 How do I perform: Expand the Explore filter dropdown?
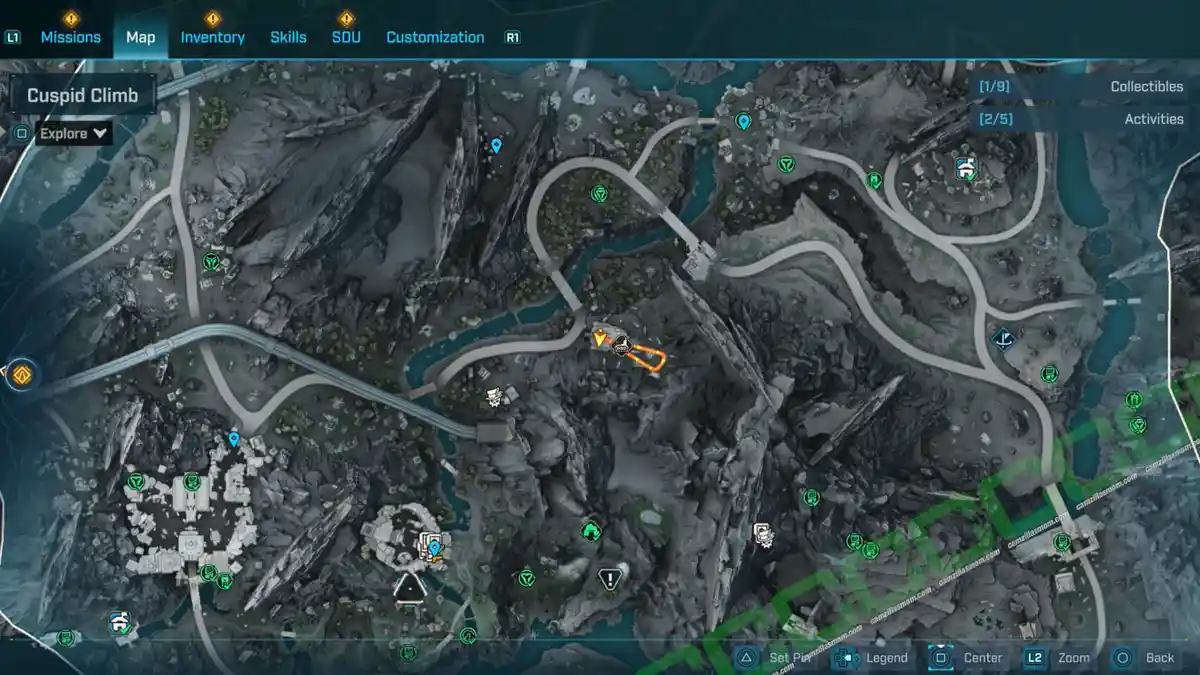(x=74, y=133)
